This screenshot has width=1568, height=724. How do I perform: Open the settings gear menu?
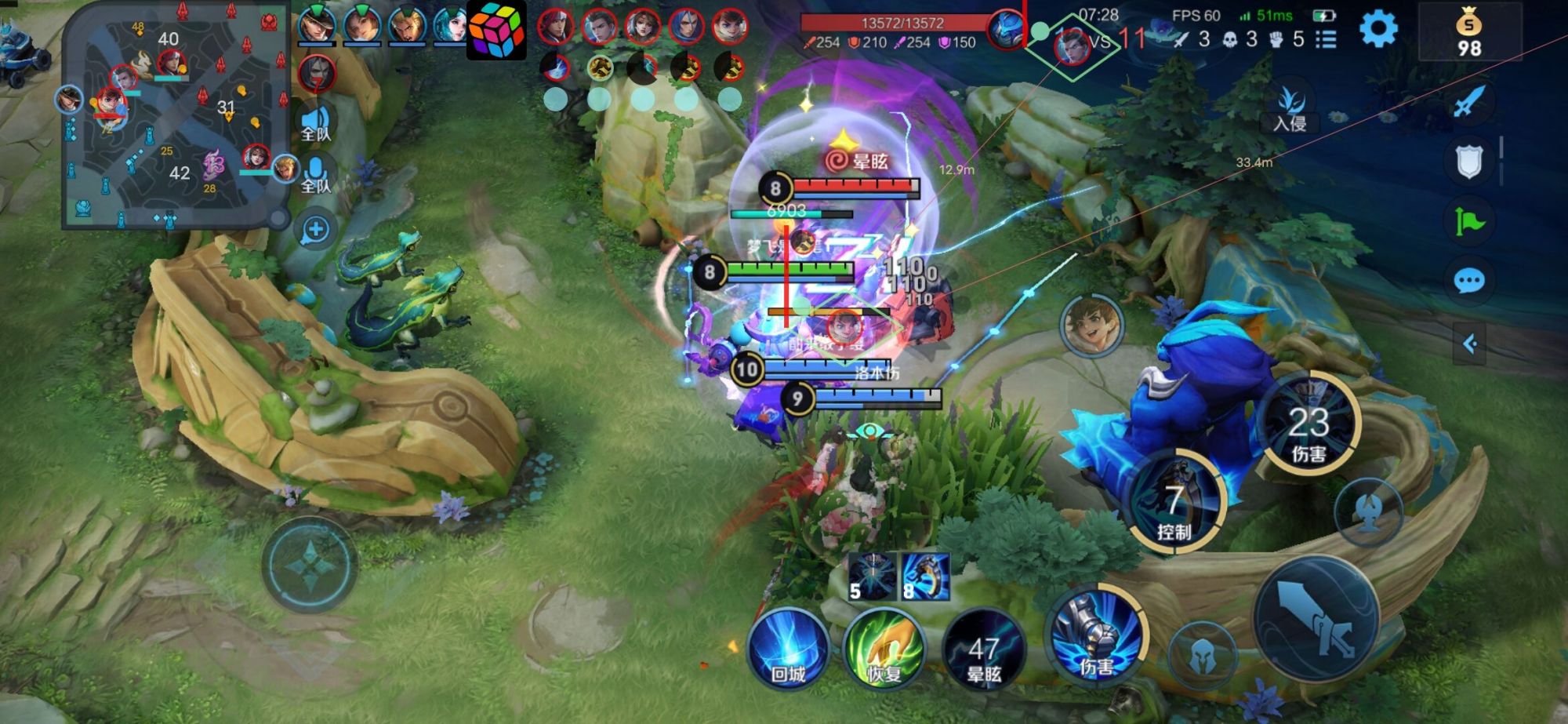1378,30
